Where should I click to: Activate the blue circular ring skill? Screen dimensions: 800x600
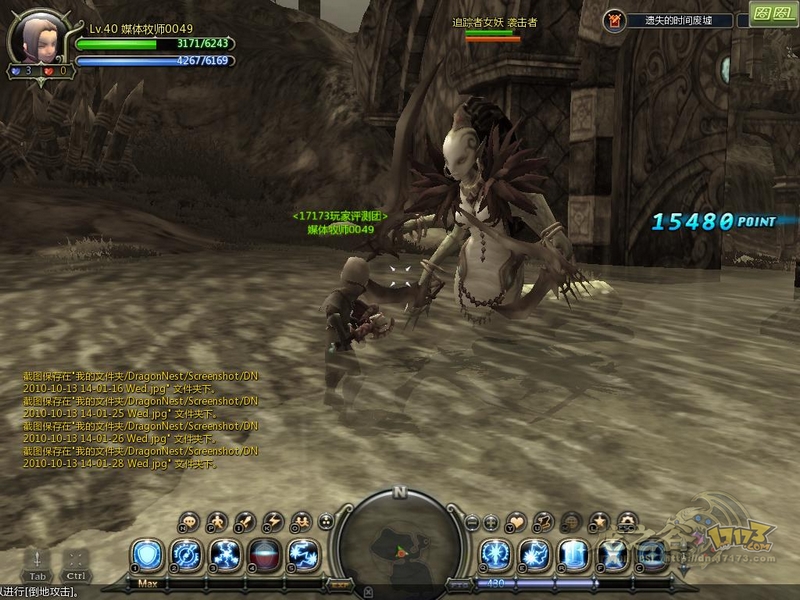click(186, 555)
